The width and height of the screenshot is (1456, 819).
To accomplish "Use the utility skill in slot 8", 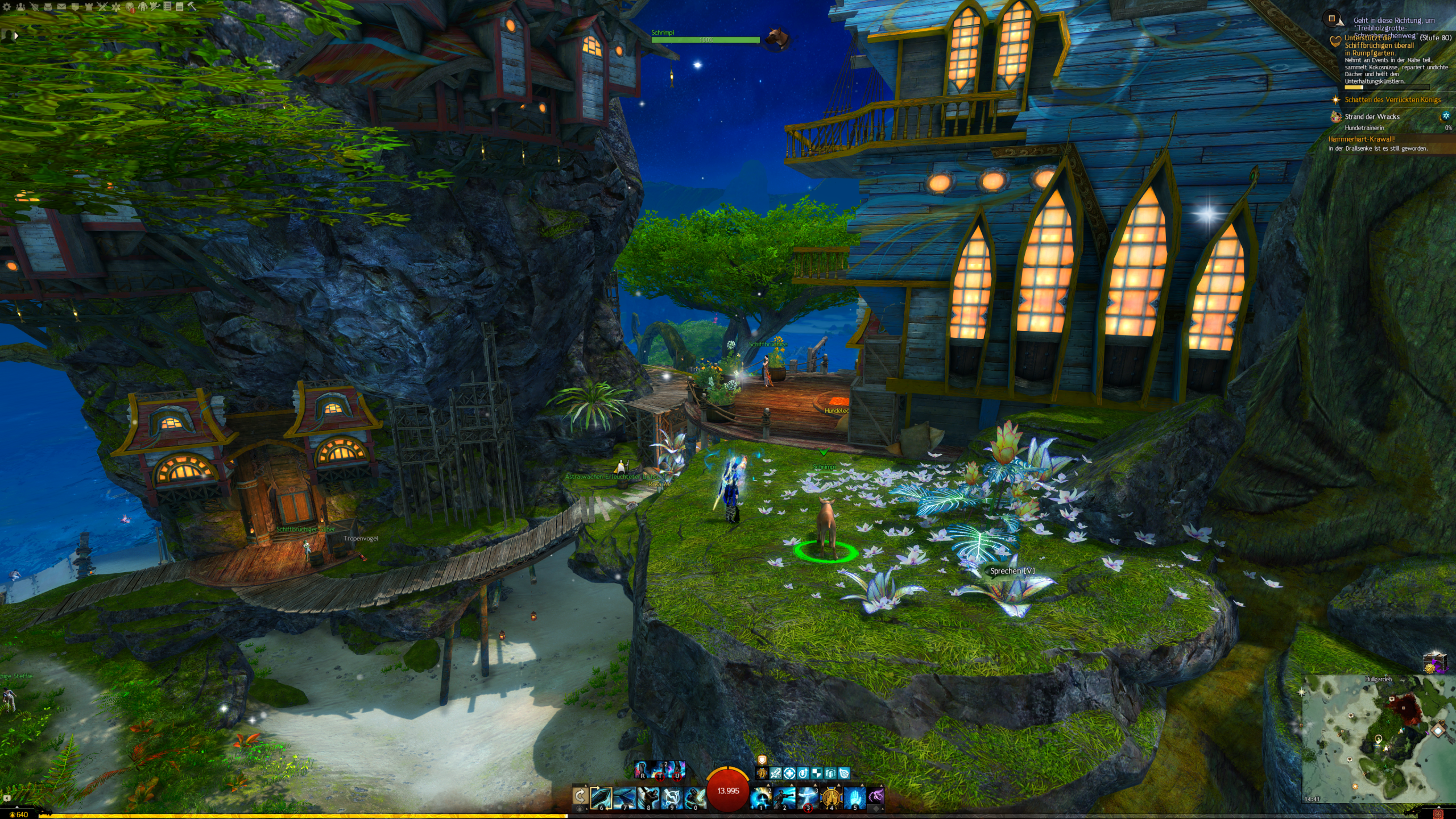I will (x=648, y=798).
